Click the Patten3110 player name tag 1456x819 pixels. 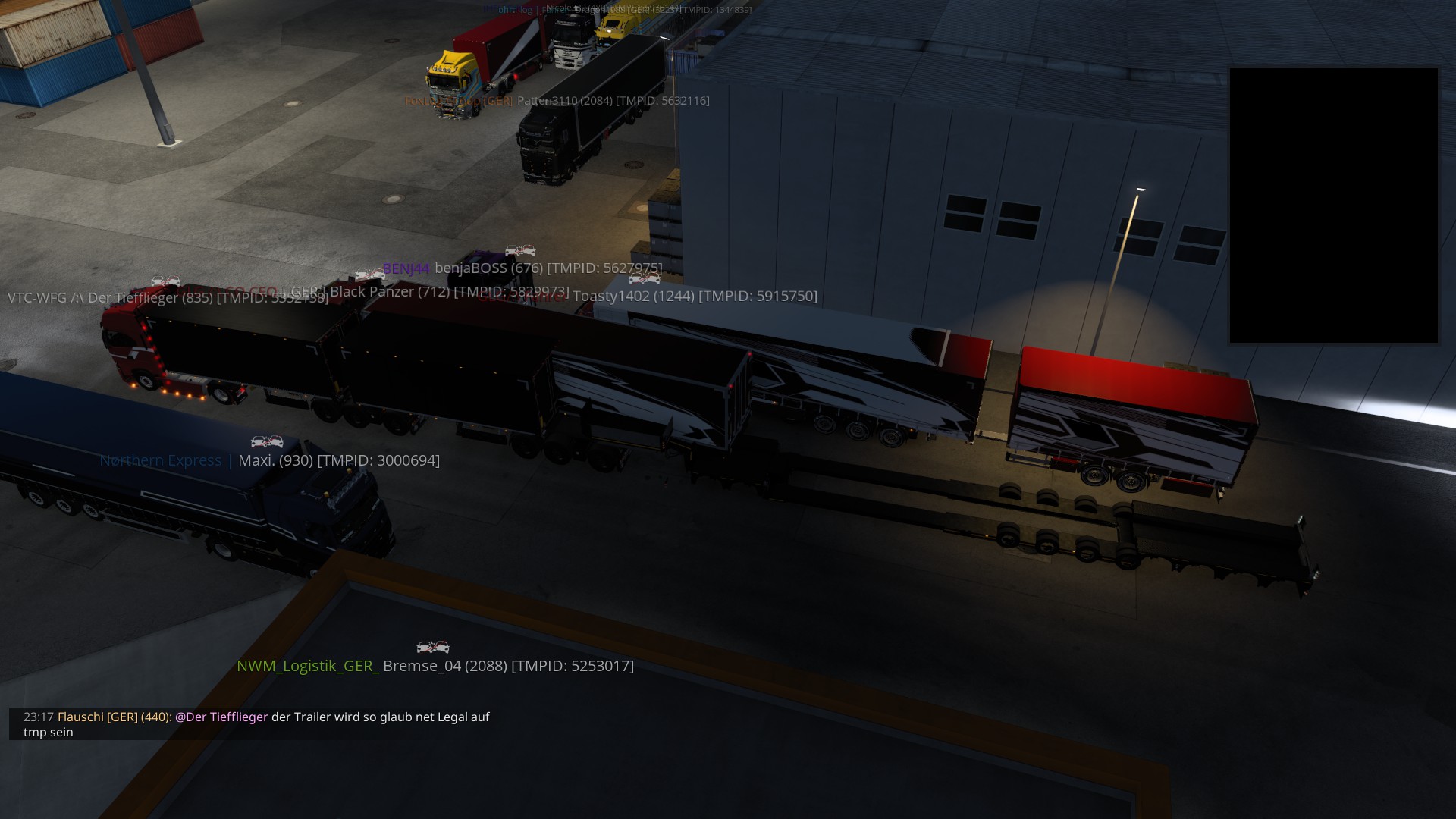click(613, 101)
